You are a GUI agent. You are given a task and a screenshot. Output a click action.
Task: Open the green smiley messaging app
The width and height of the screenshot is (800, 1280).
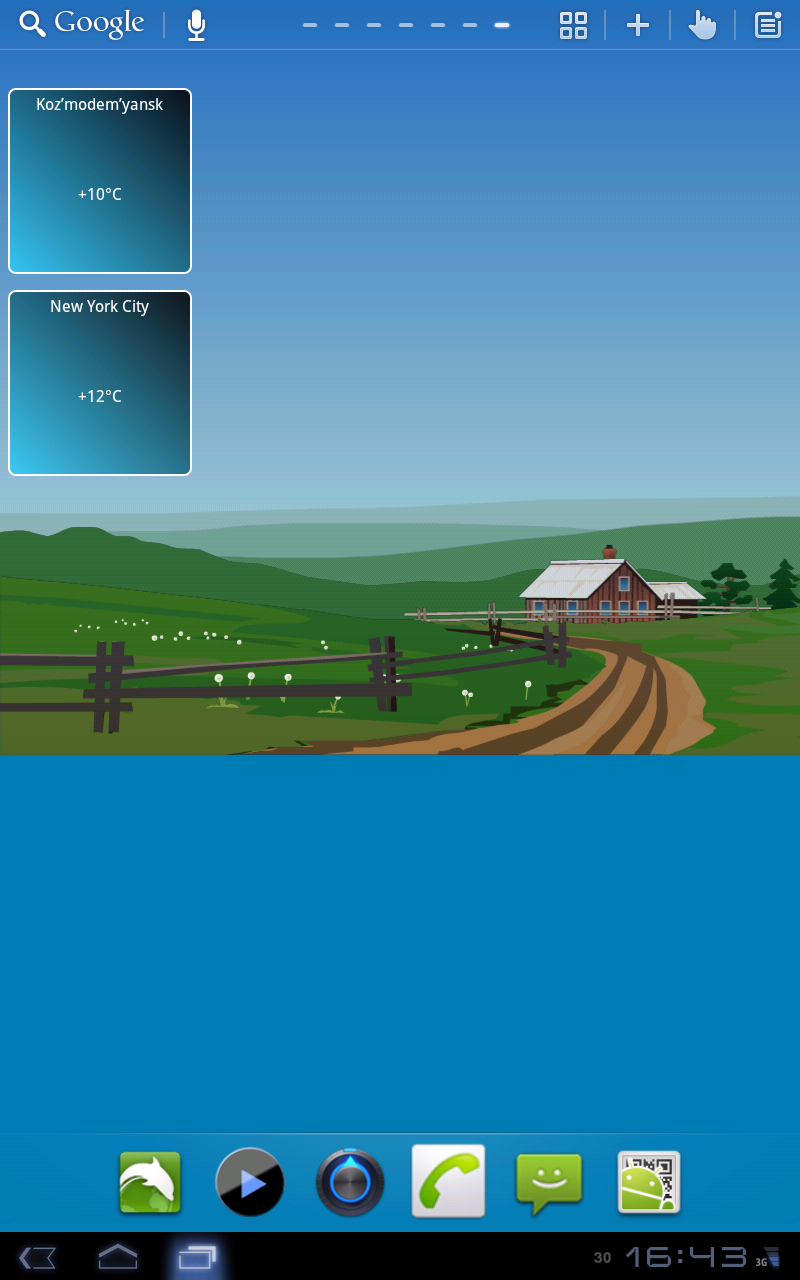(x=549, y=1182)
